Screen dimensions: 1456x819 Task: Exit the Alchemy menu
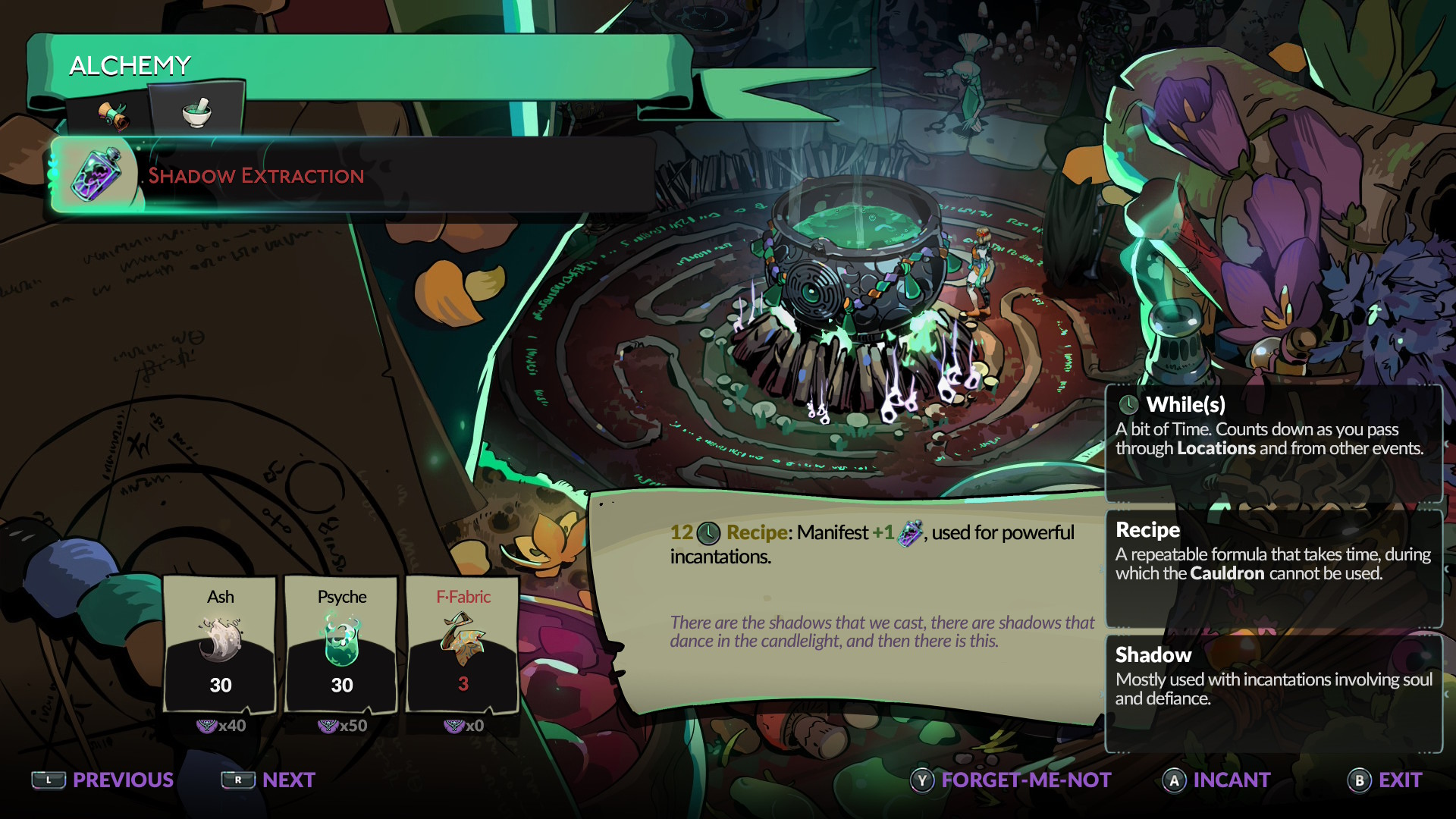pyautogui.click(x=1385, y=780)
